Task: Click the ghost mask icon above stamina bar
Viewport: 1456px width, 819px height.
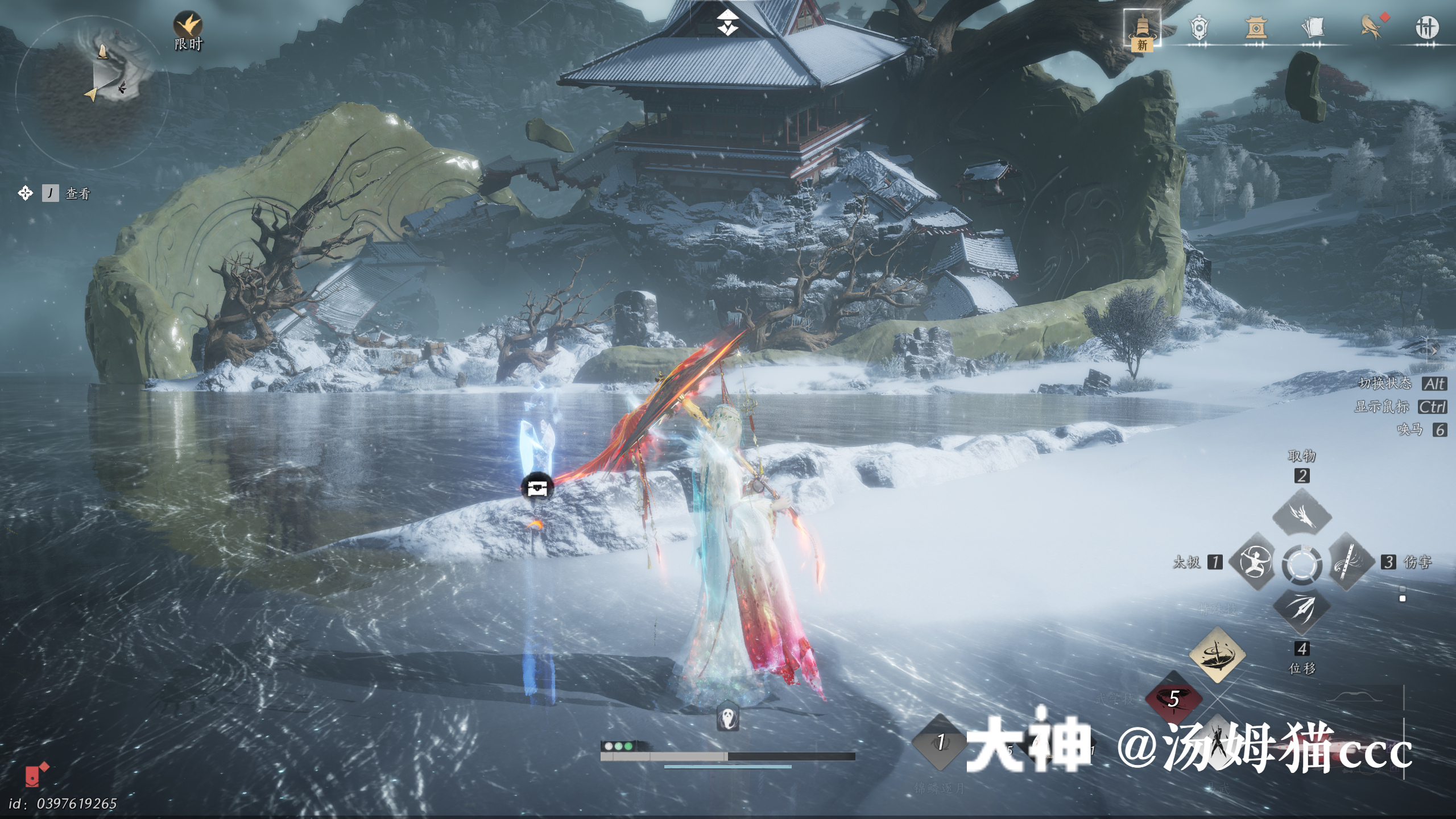Action: [728, 718]
